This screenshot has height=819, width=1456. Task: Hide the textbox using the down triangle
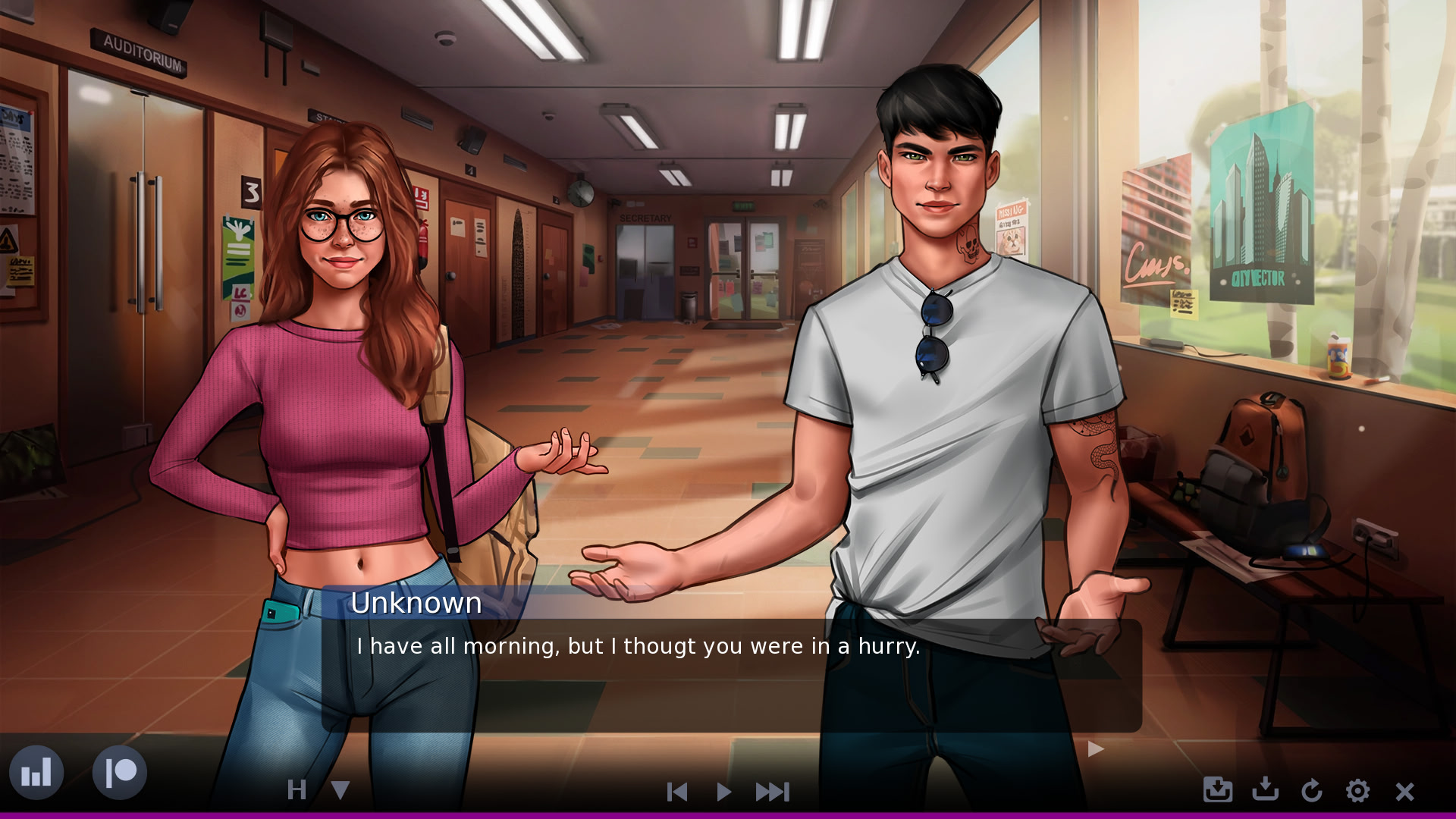click(340, 791)
